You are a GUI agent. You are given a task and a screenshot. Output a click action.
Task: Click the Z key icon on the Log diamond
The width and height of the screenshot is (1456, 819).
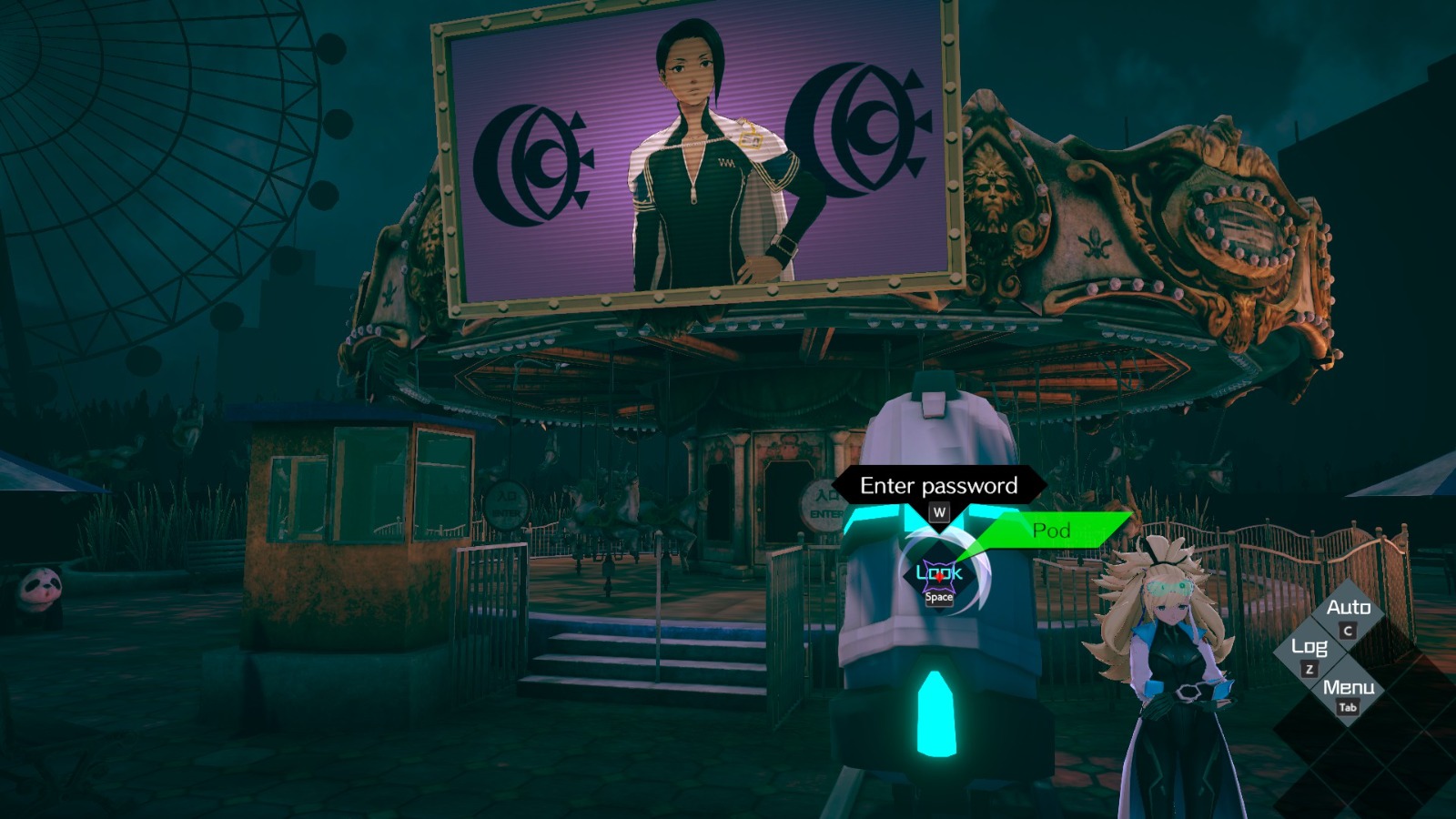[x=1308, y=670]
